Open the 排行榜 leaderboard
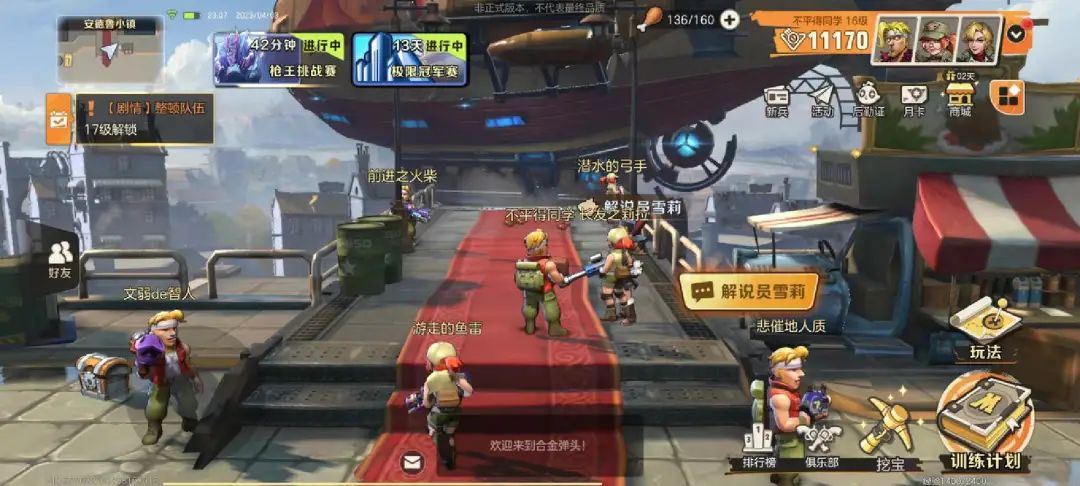The width and height of the screenshot is (1080, 486). pyautogui.click(x=760, y=447)
